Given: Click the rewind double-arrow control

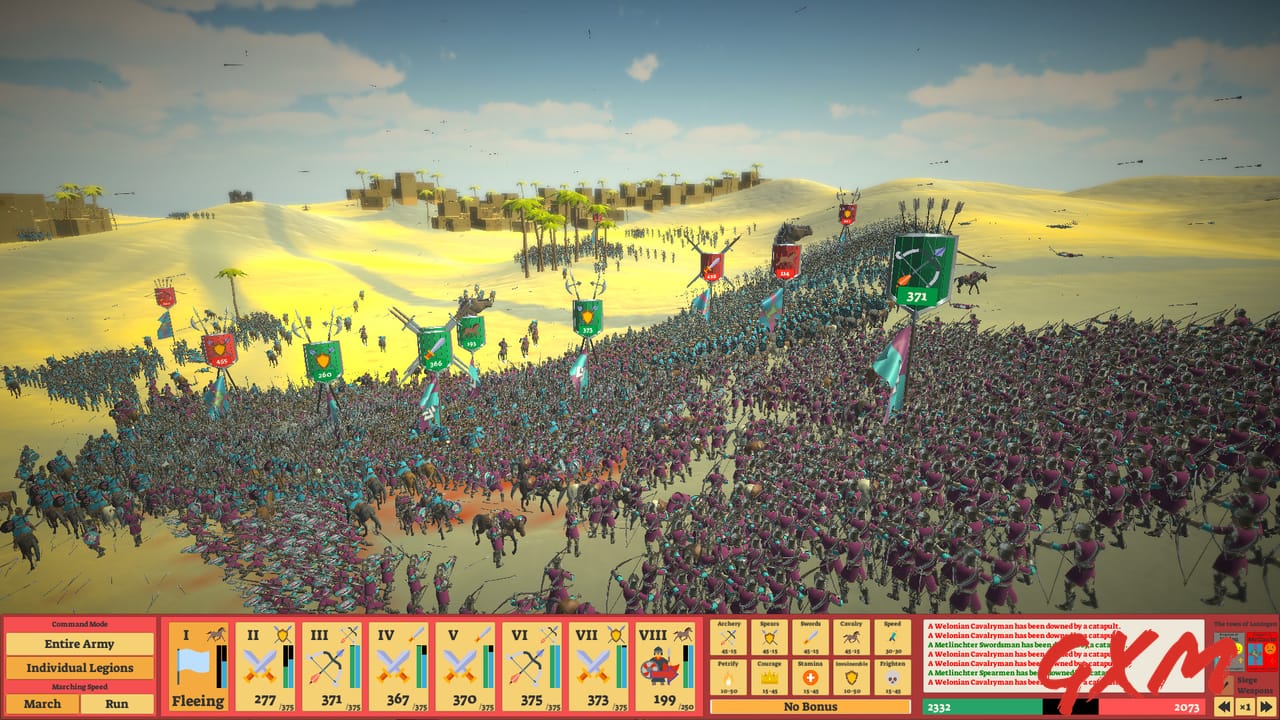Looking at the screenshot, I should coord(1224,705).
